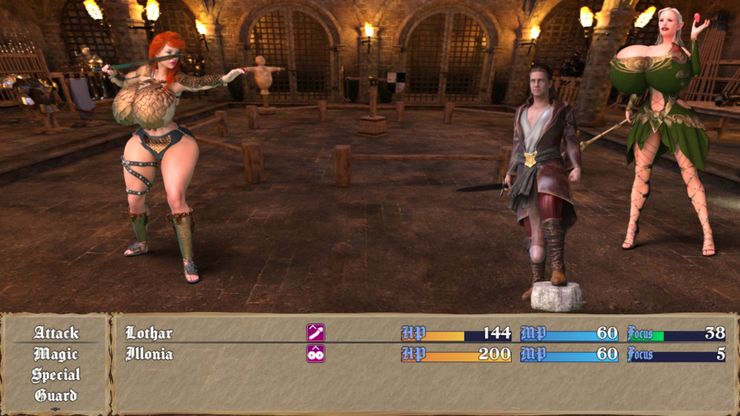Open the Magic command list
The height and width of the screenshot is (416, 740).
coord(56,354)
